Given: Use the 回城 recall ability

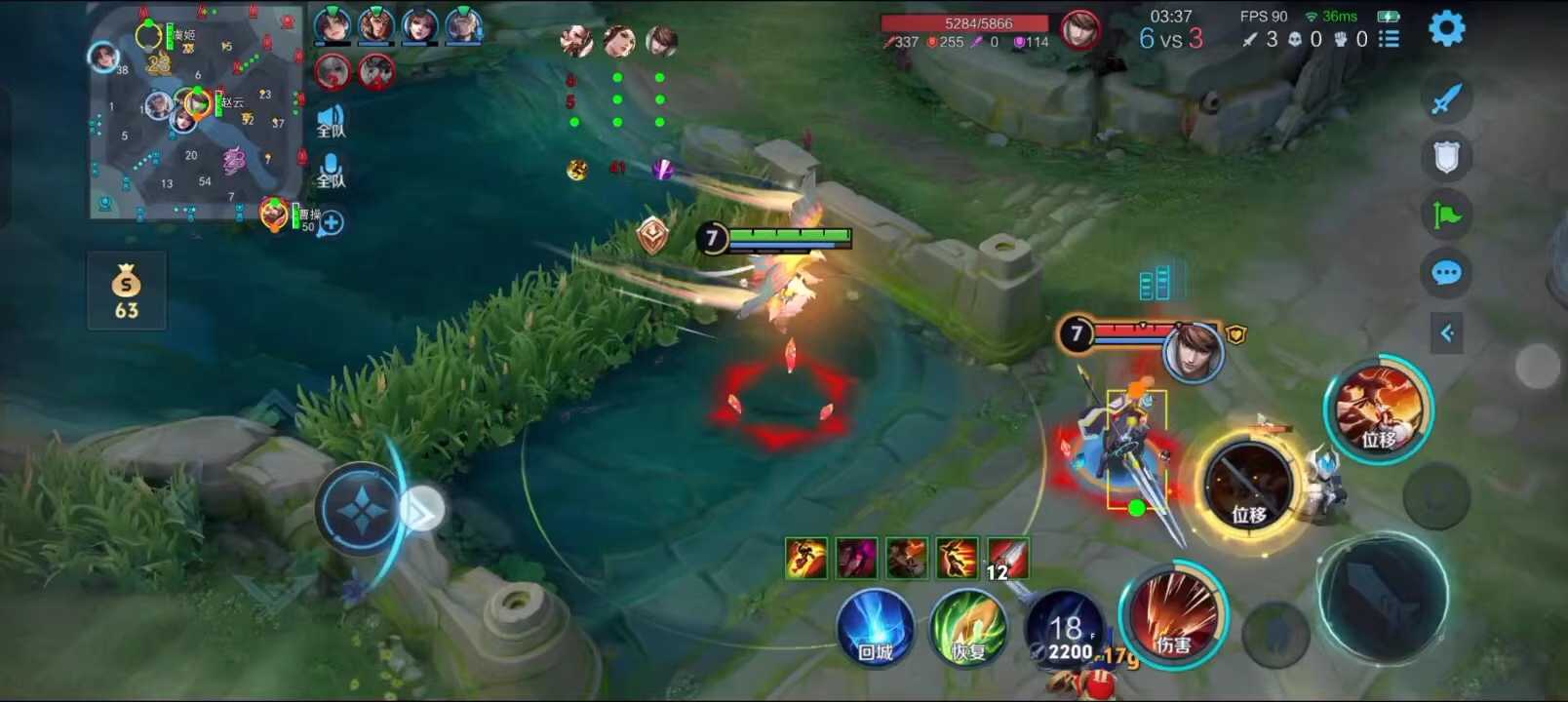Looking at the screenshot, I should 875,629.
